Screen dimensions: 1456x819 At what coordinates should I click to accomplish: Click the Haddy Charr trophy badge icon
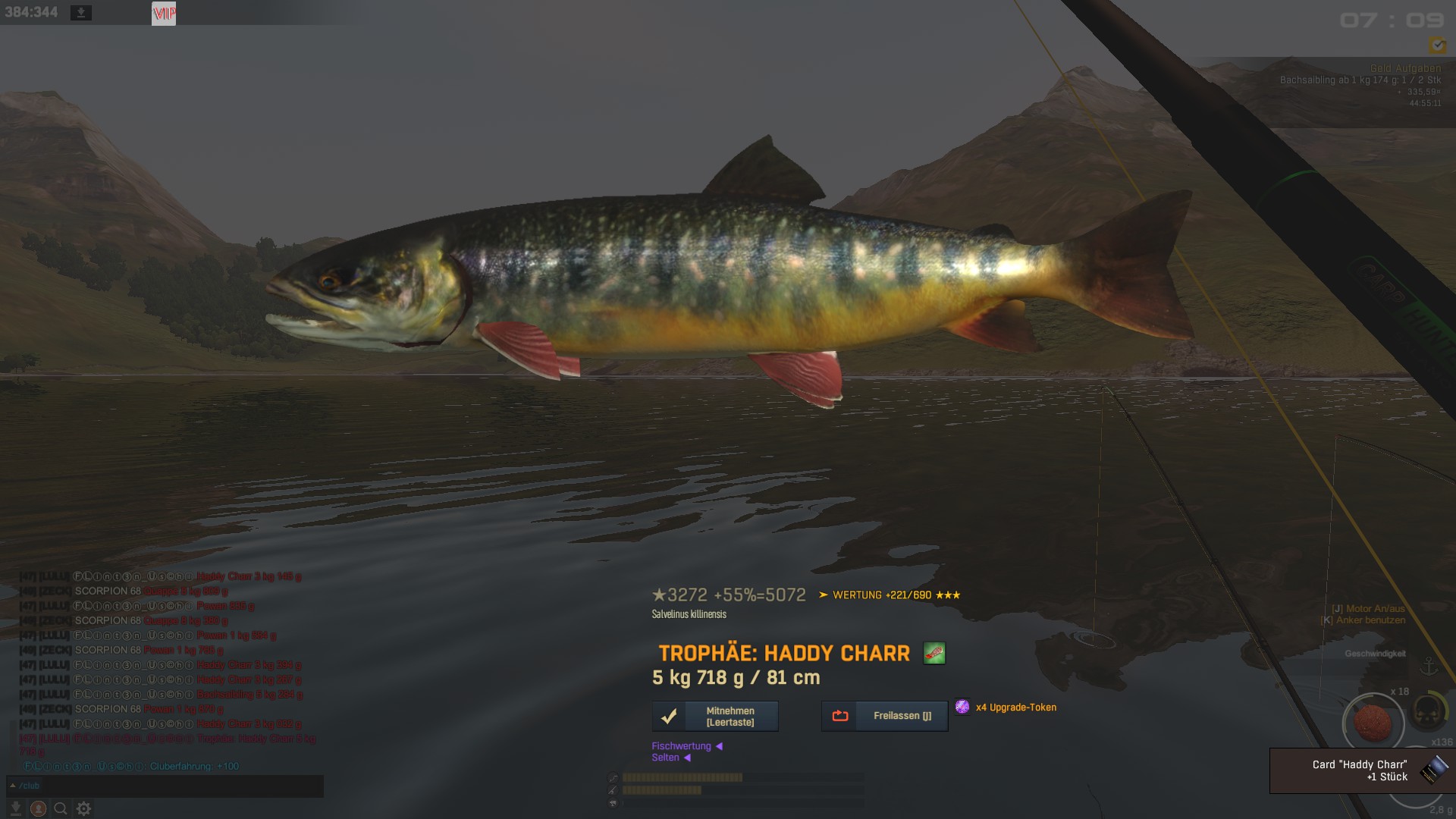pyautogui.click(x=934, y=653)
